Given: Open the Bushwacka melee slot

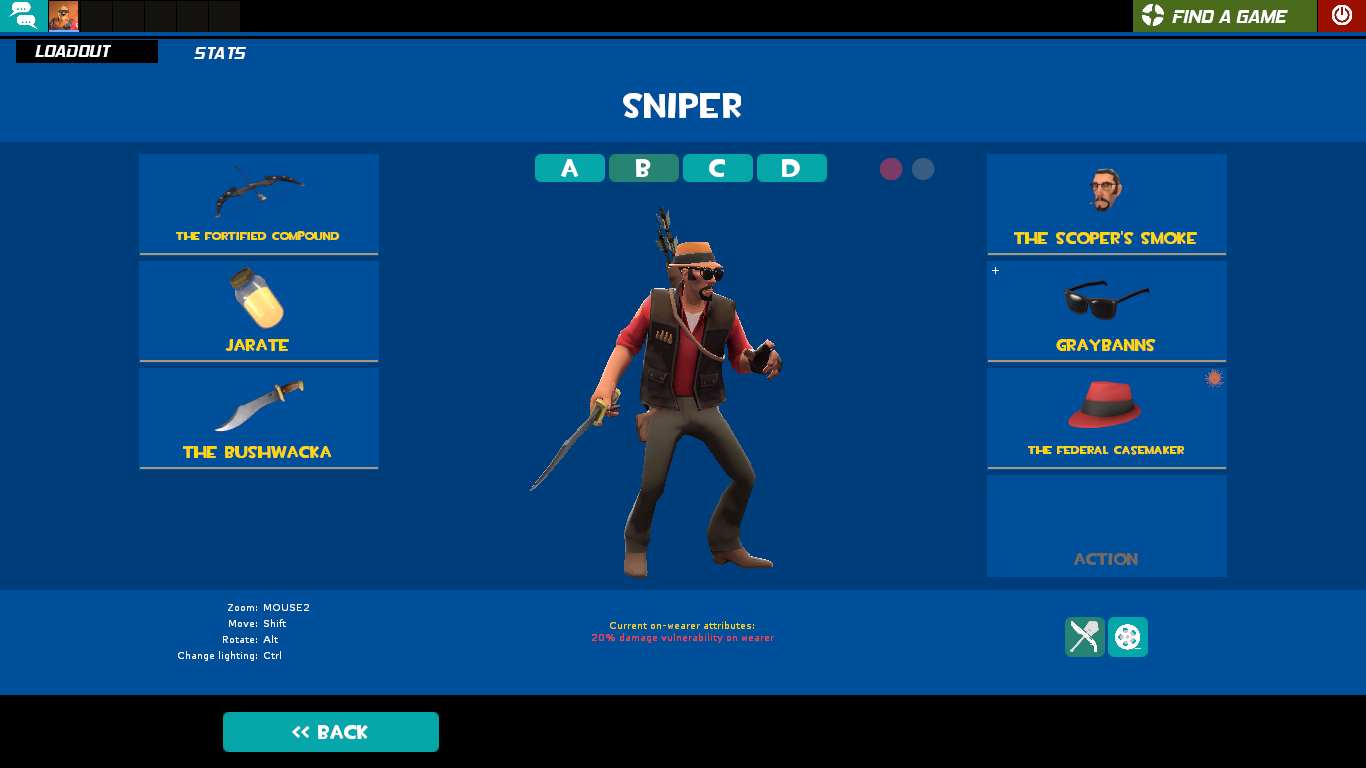Looking at the screenshot, I should 258,417.
